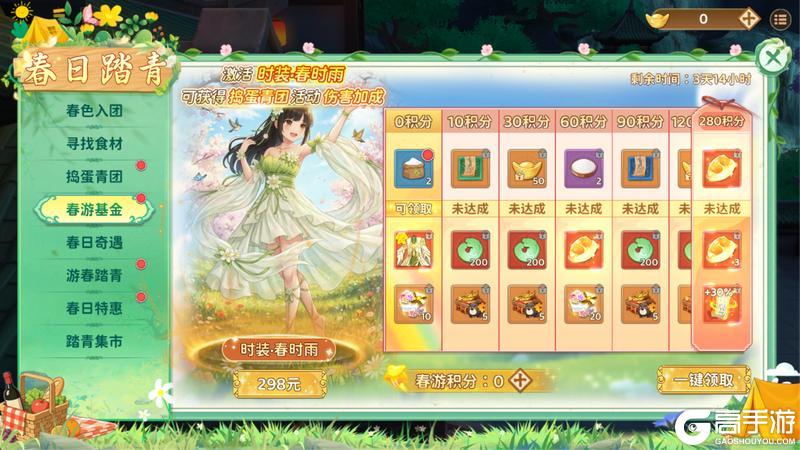Switch to the 踏青集市 tab
Viewport: 800px width, 450px height.
[x=94, y=341]
